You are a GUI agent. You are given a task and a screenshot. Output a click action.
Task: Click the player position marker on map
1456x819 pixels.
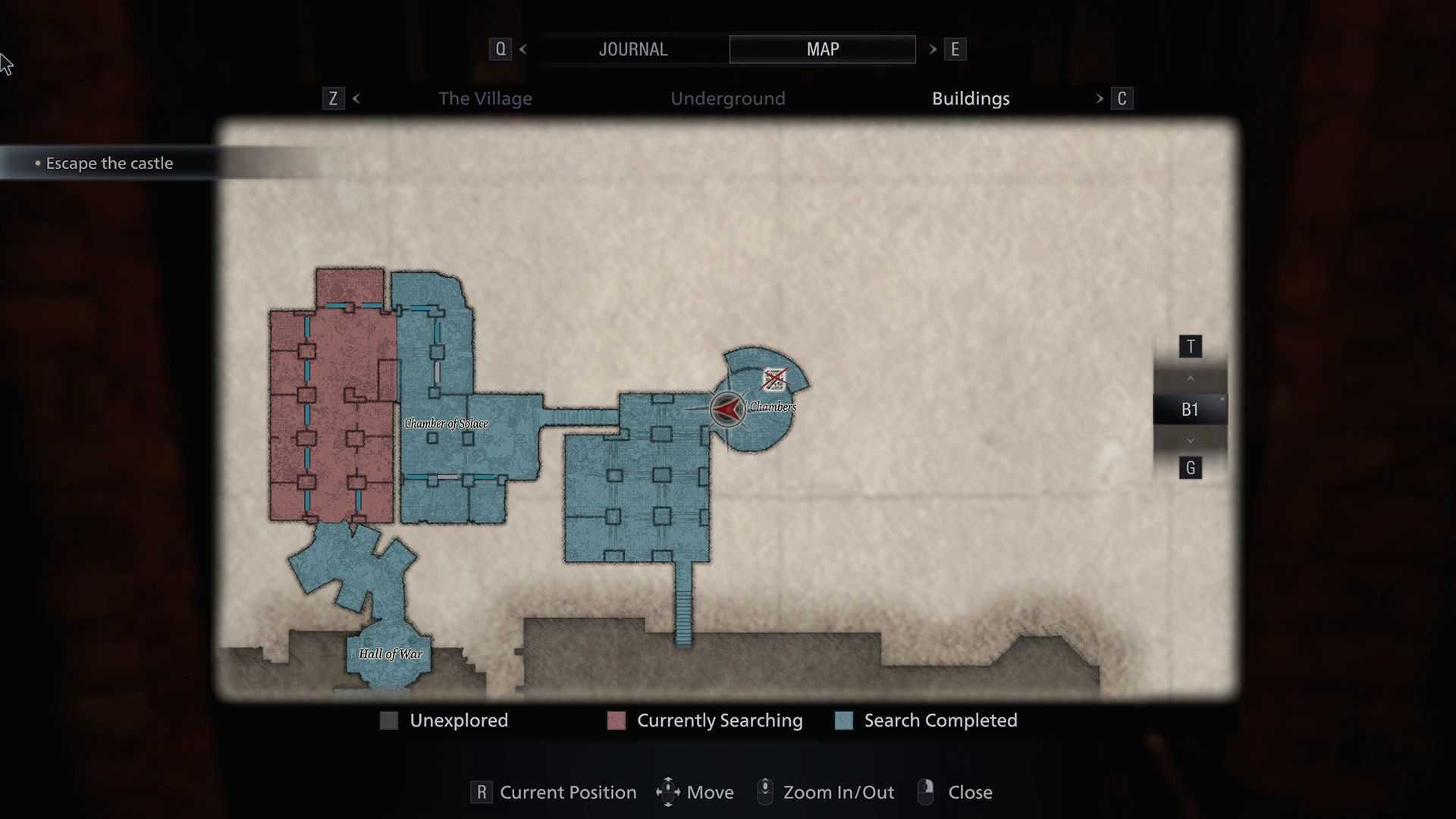727,409
